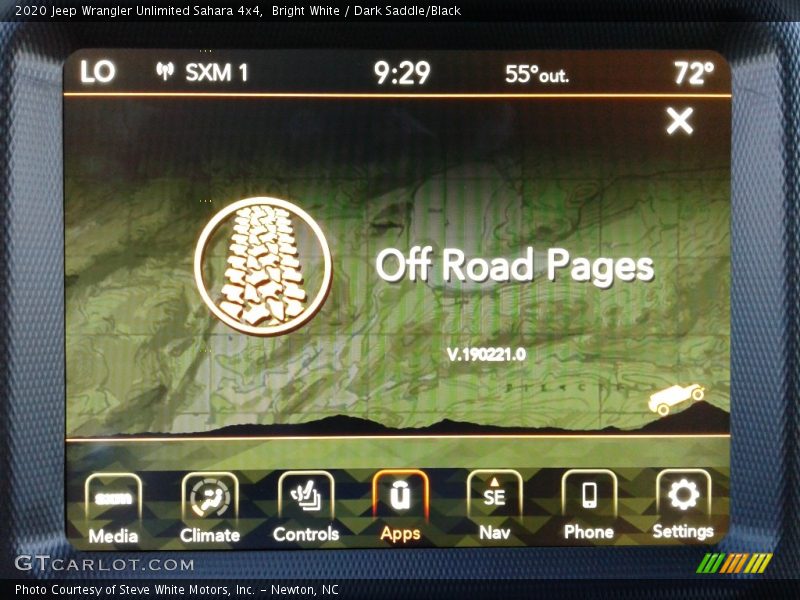
Task: Open the Phone menu
Action: (x=589, y=508)
